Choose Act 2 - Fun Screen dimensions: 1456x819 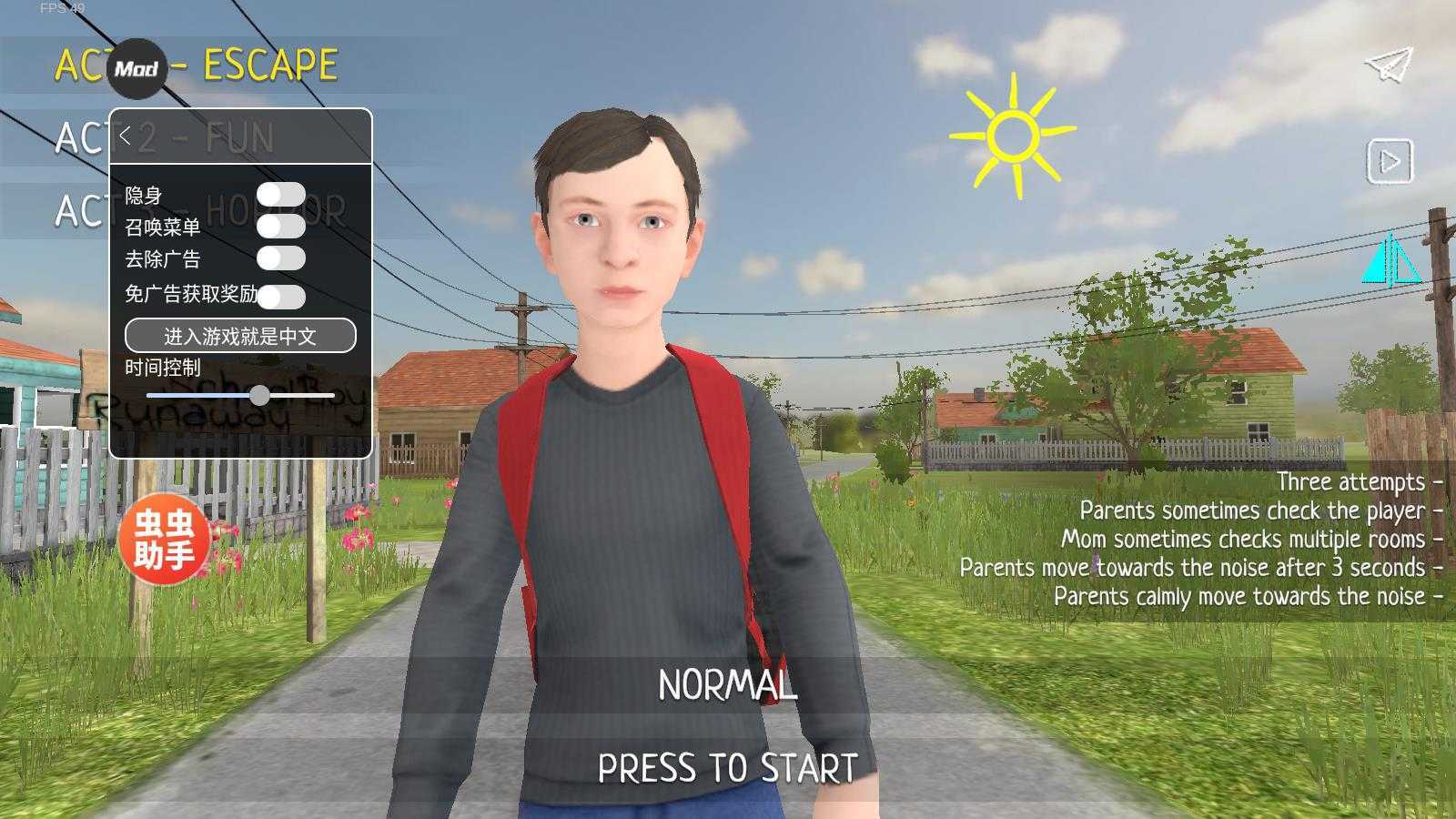click(238, 138)
